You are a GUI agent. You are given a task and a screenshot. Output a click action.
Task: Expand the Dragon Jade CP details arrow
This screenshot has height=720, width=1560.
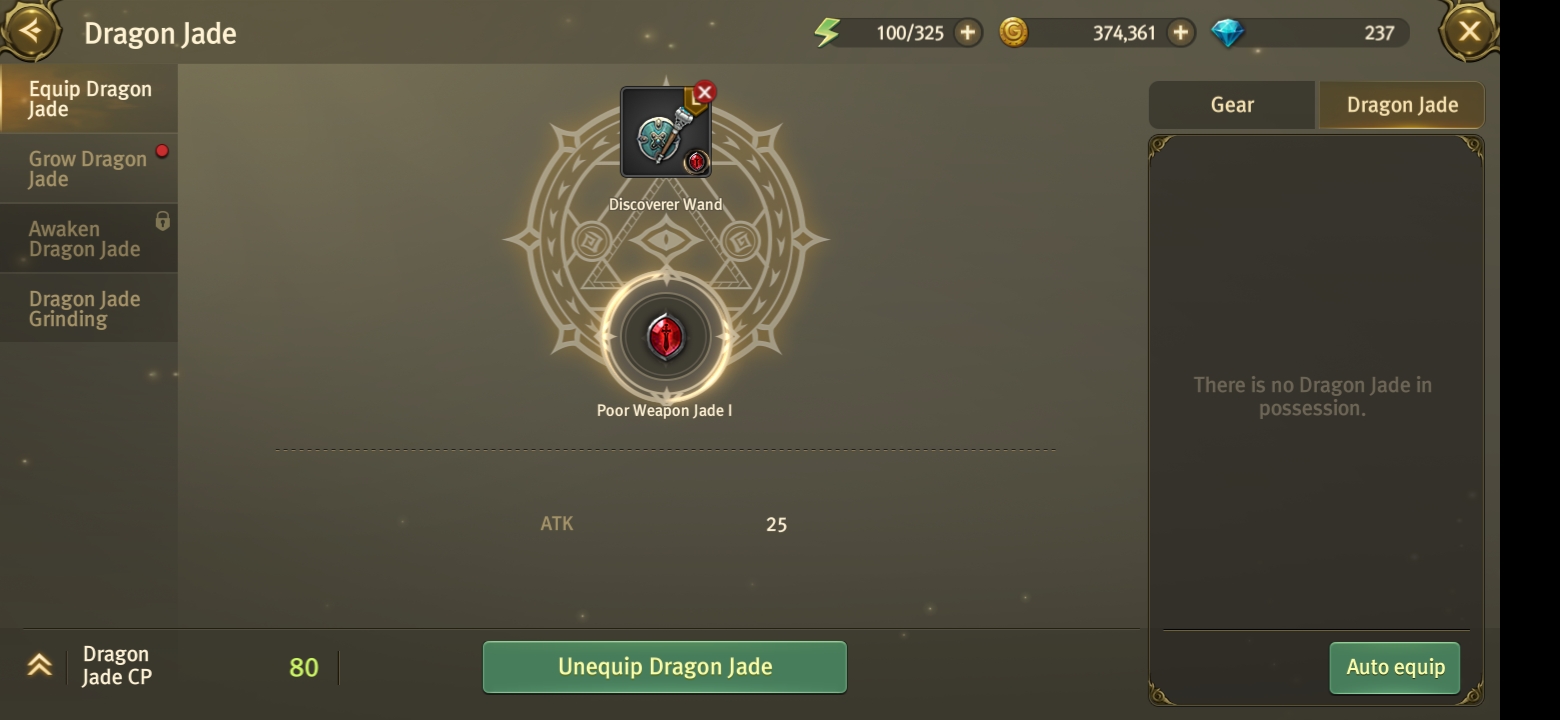point(39,666)
